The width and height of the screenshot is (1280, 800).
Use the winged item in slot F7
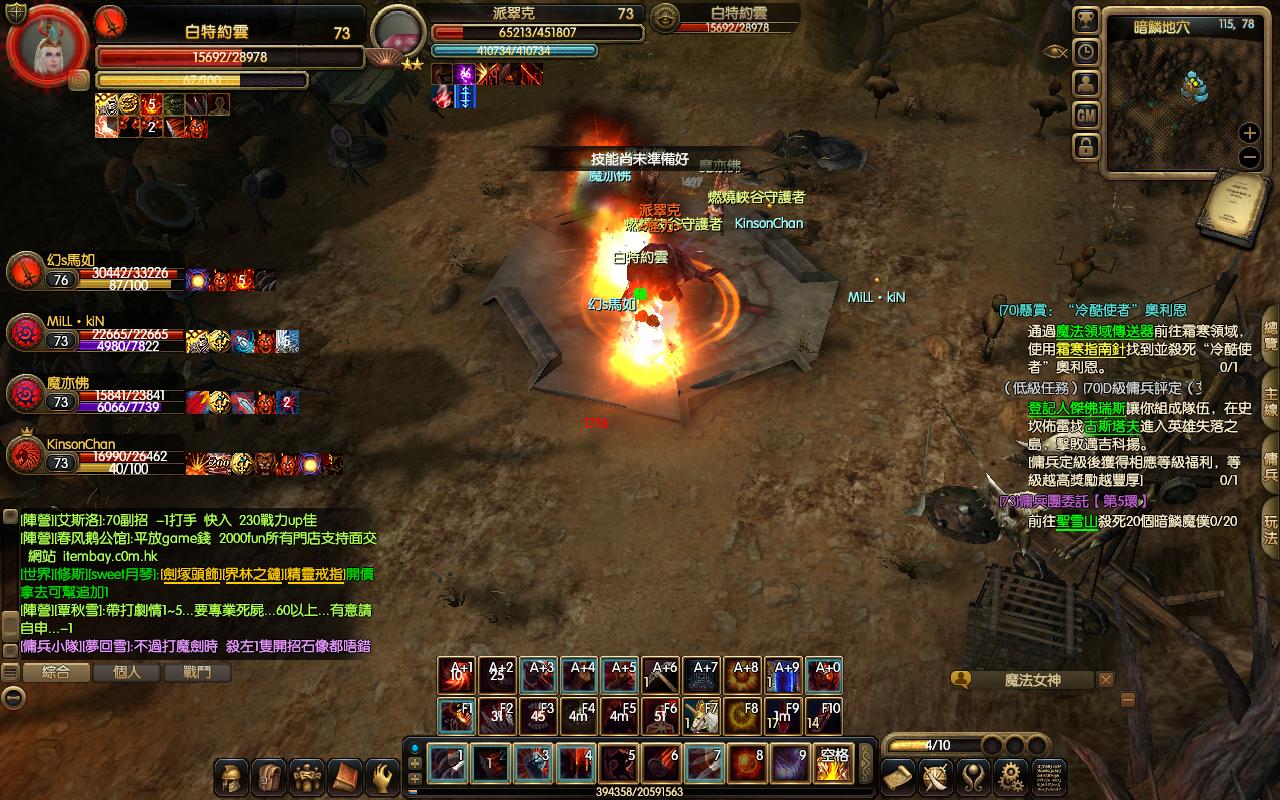pyautogui.click(x=703, y=716)
